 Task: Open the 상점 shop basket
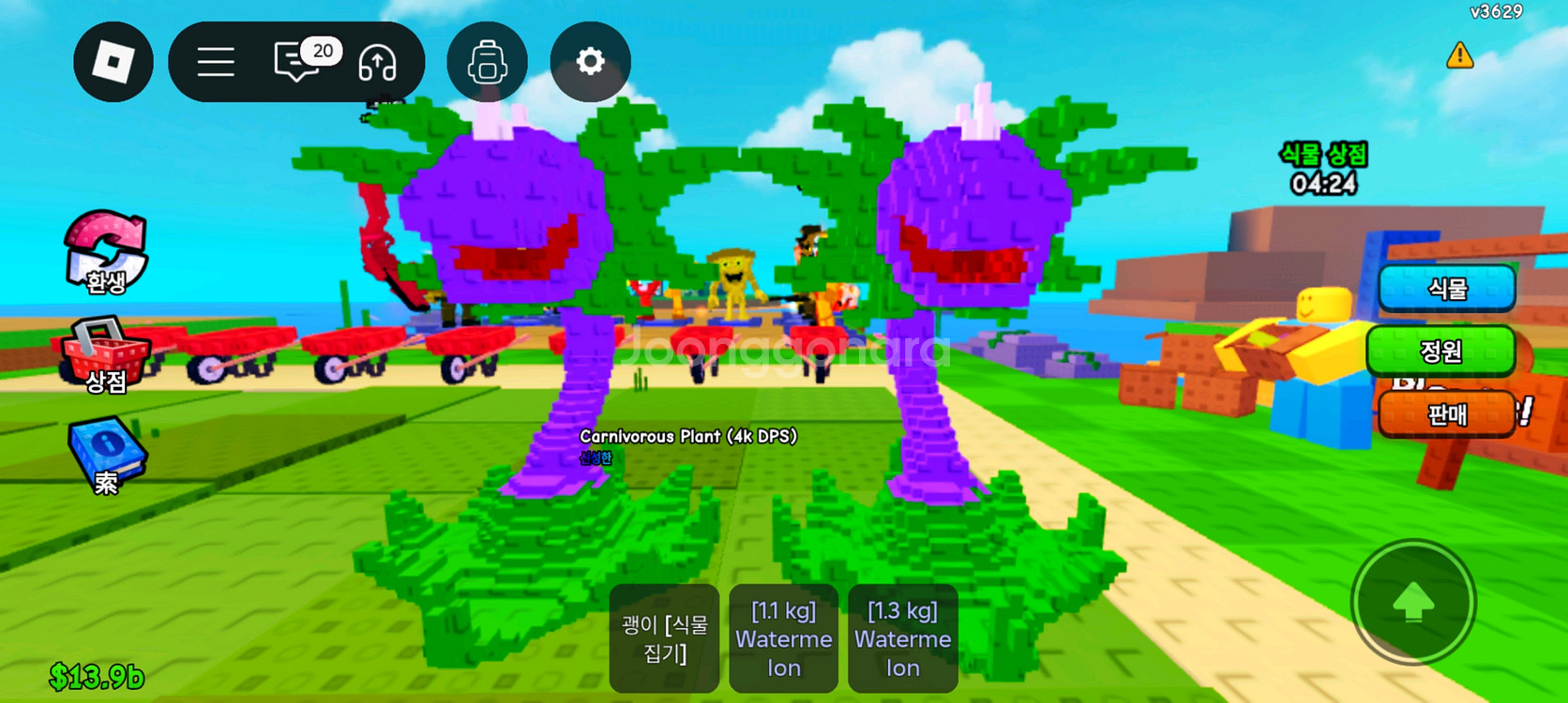105,356
